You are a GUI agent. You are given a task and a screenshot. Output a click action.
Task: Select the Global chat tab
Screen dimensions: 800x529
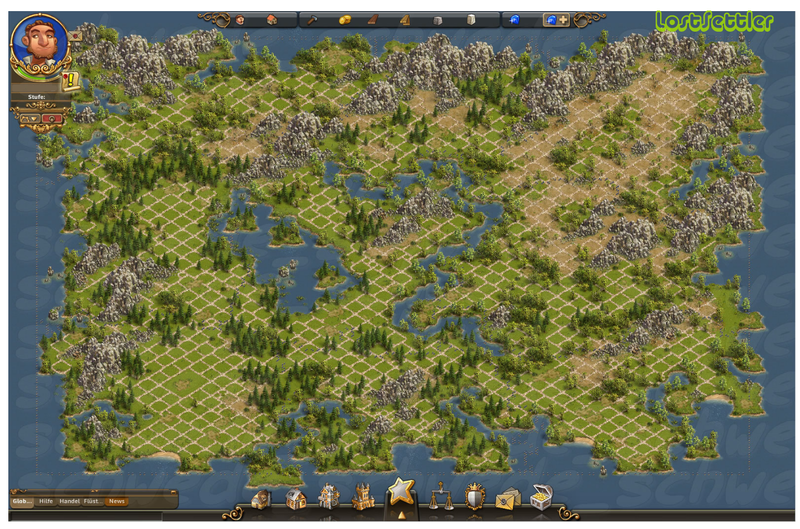point(21,500)
